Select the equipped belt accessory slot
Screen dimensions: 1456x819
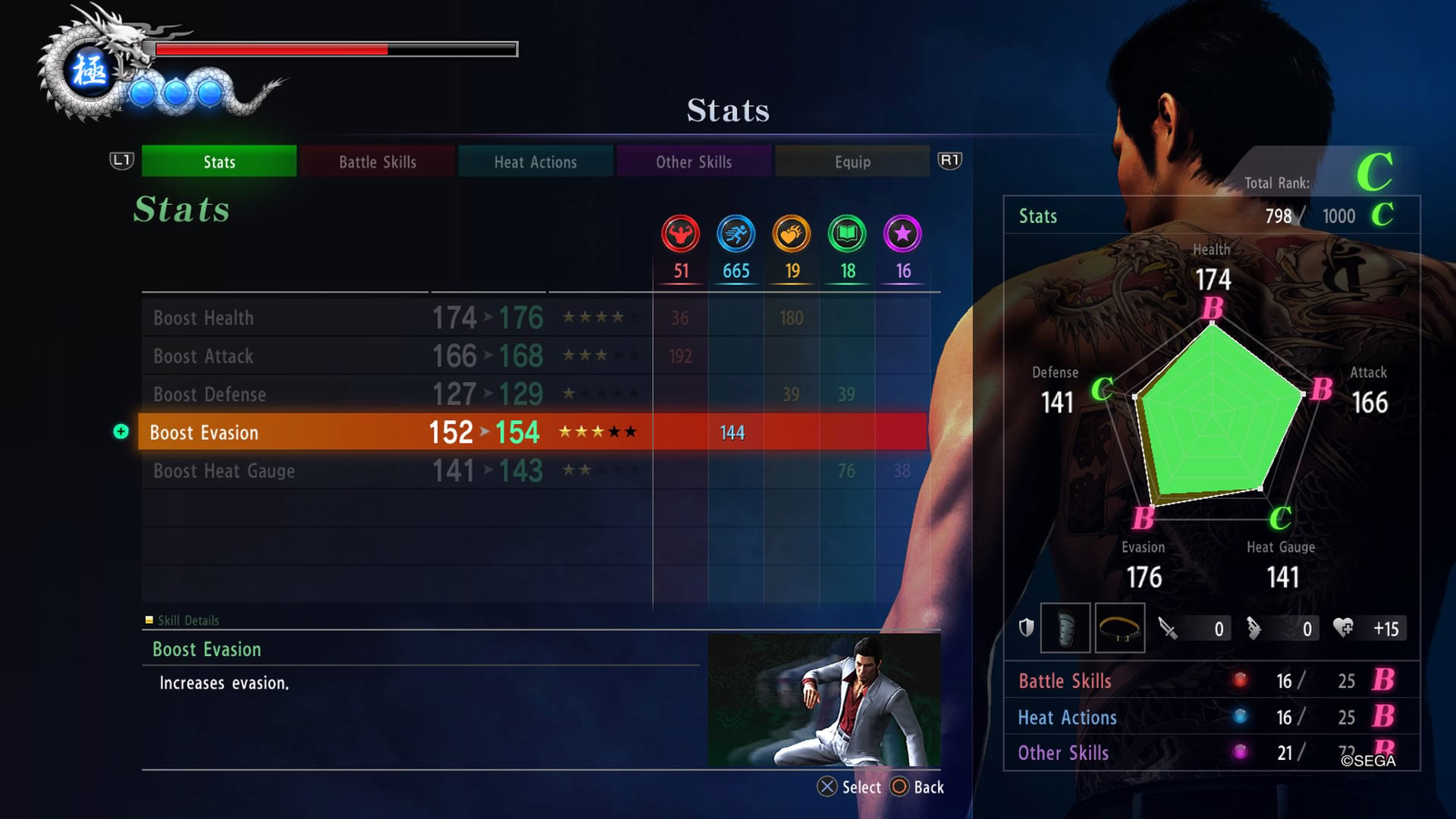tap(1119, 628)
